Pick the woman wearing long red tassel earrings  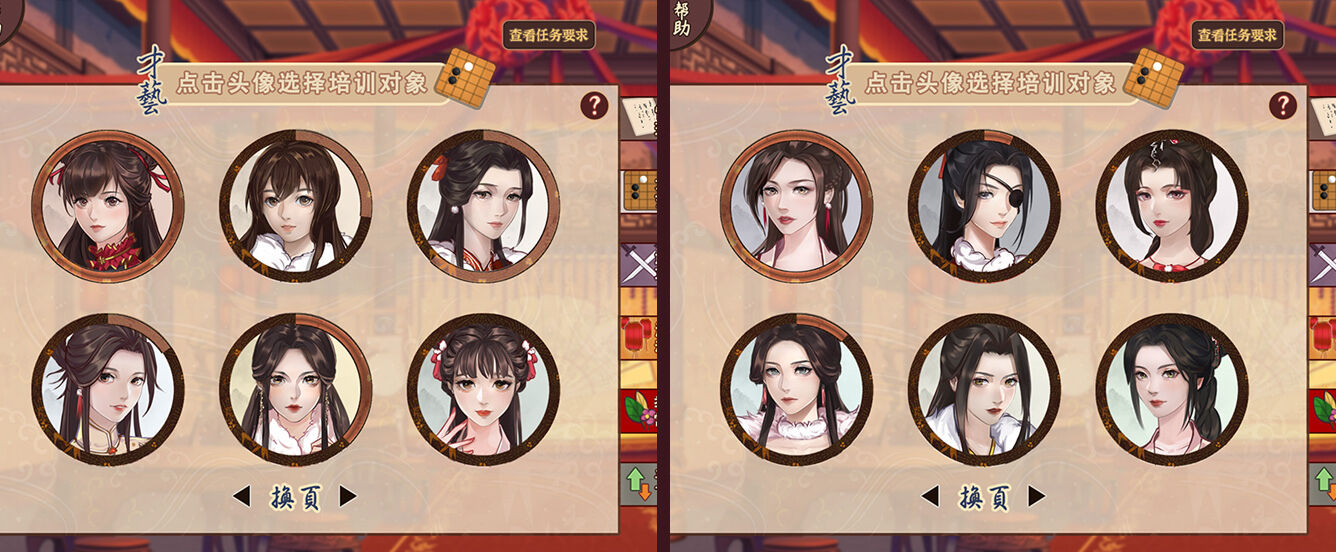point(796,207)
